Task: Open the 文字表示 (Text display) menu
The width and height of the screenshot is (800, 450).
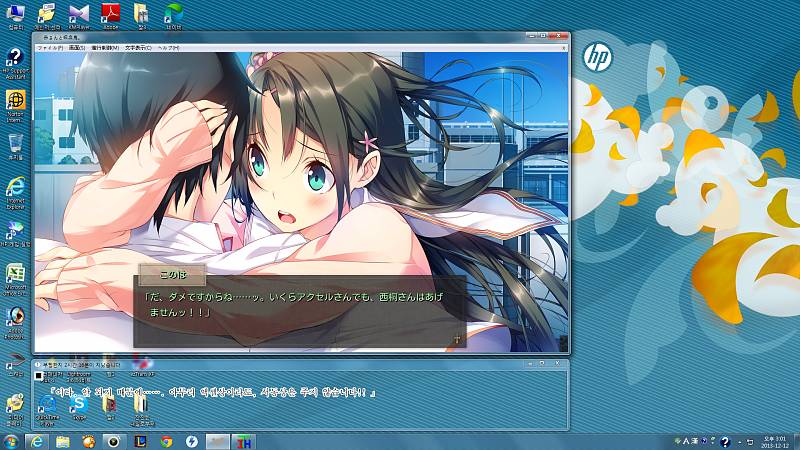Action: (x=137, y=48)
